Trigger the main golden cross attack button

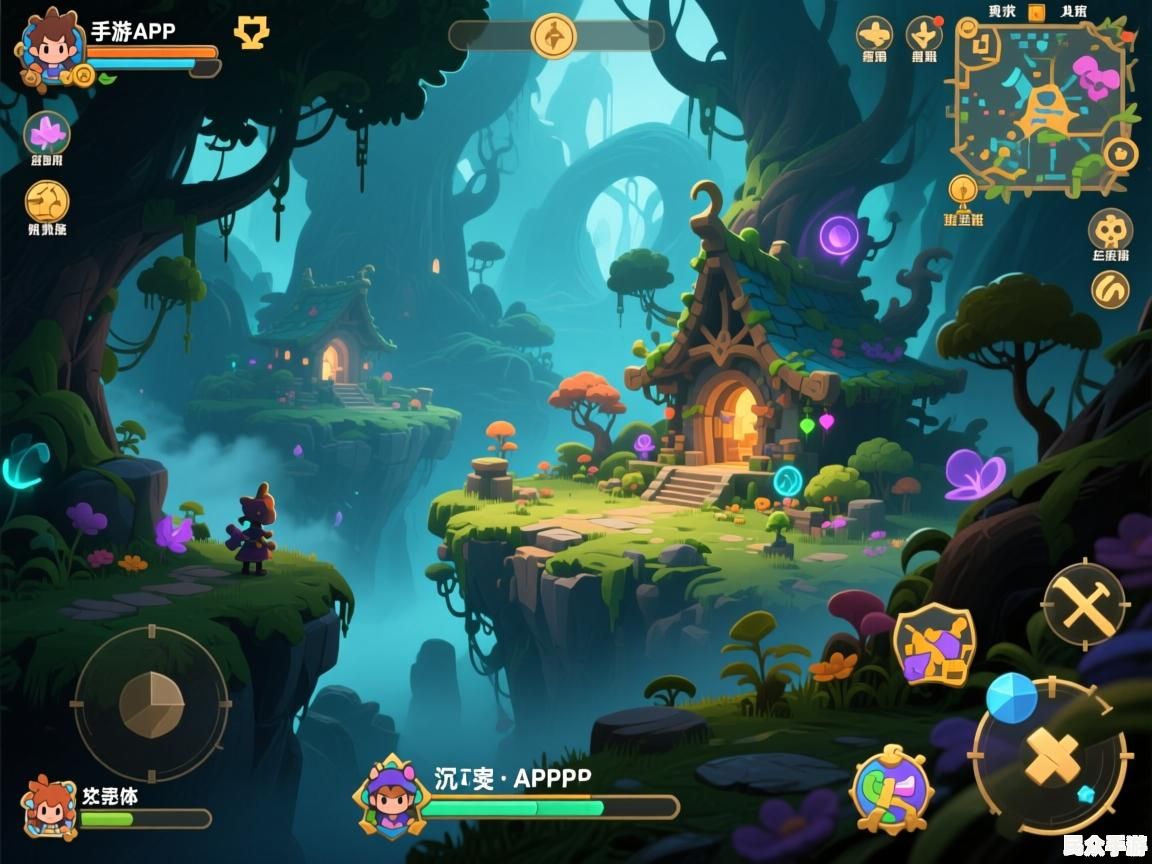1051,757
